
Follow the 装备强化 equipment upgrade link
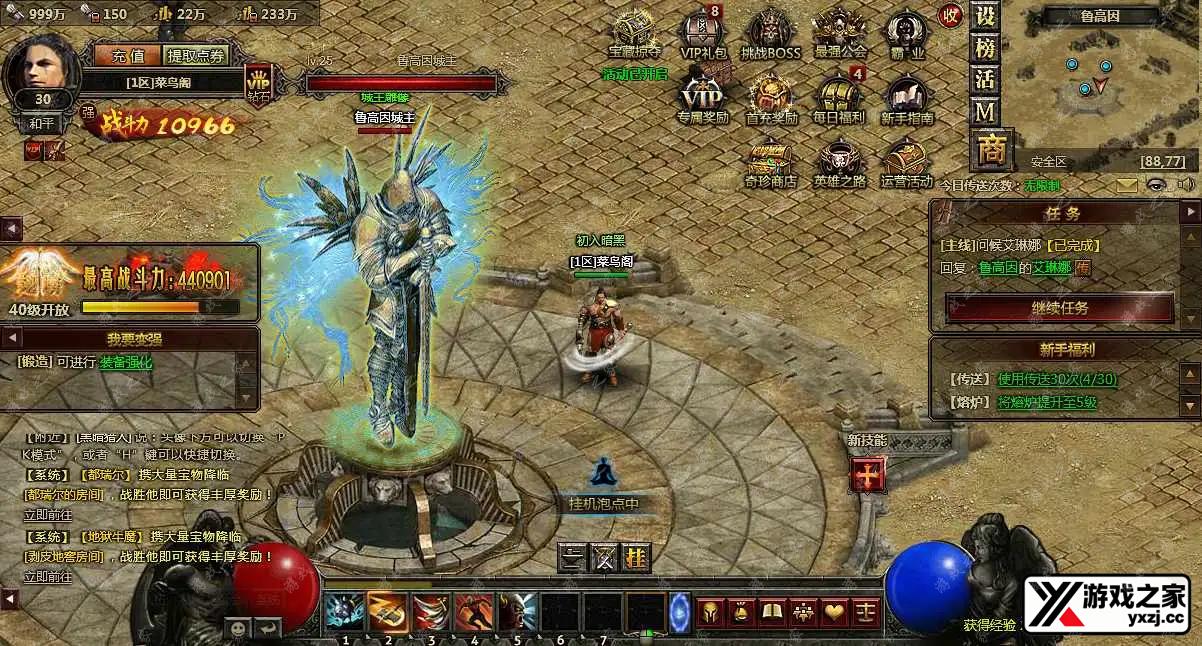coord(126,362)
